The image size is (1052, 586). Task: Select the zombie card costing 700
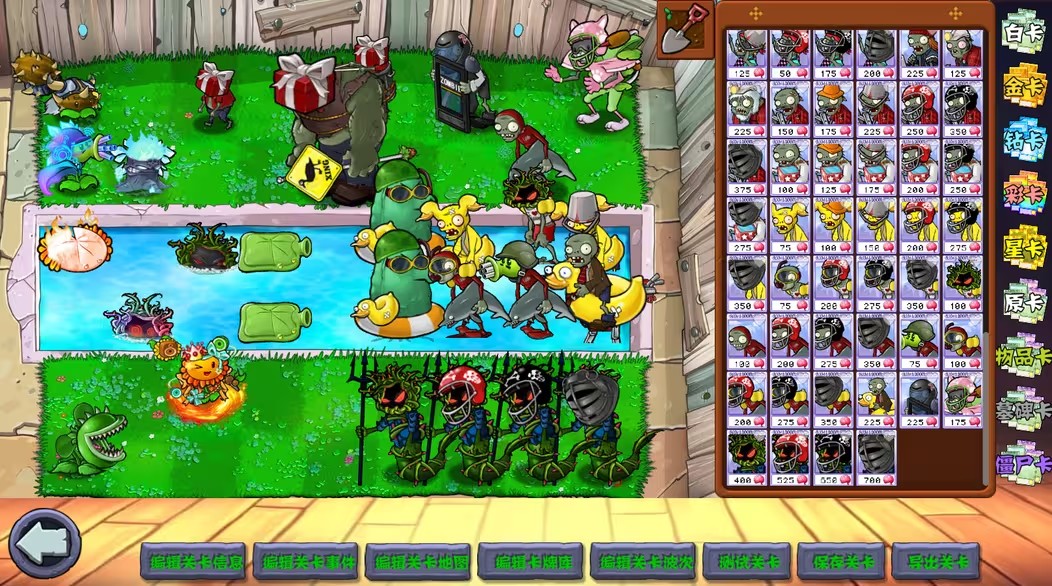pyautogui.click(x=876, y=458)
